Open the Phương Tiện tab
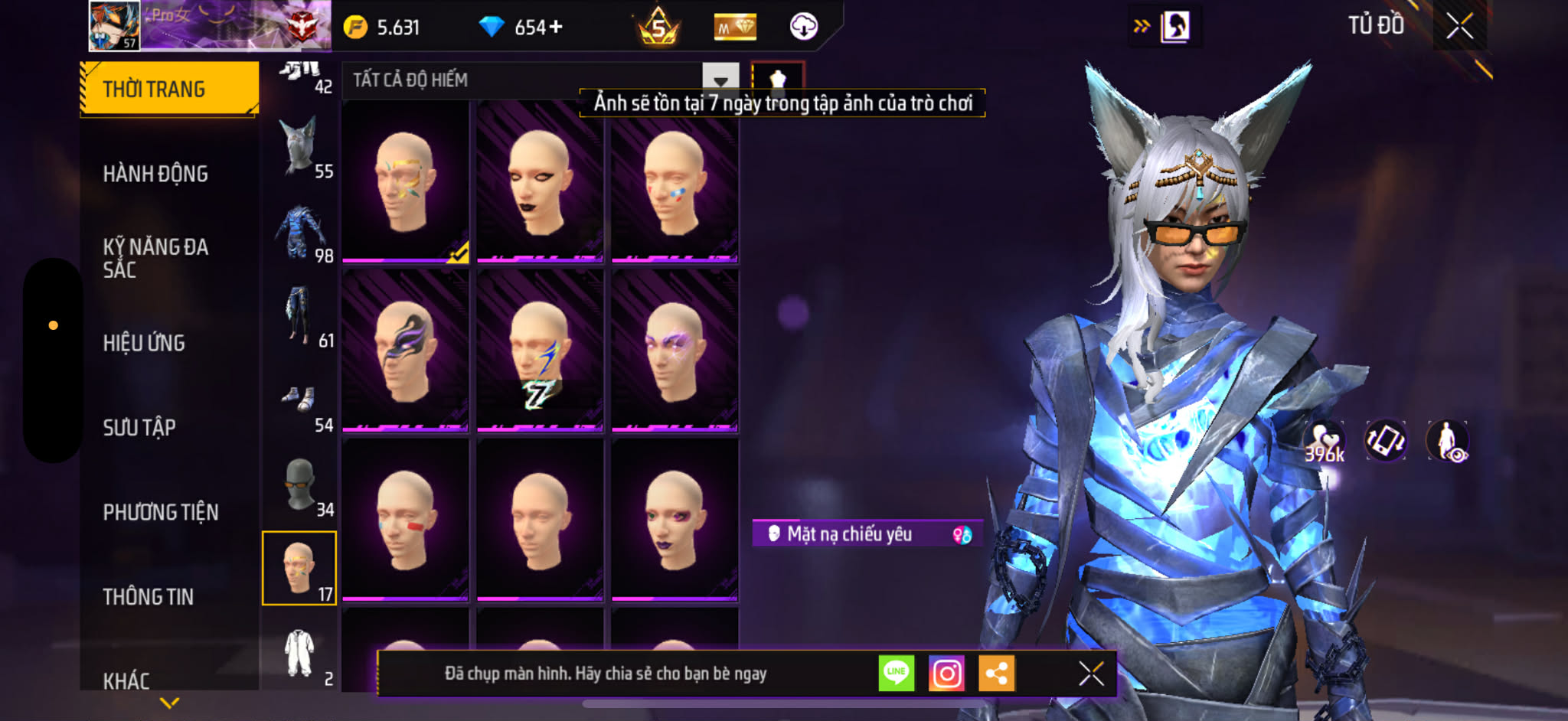 pyautogui.click(x=161, y=512)
